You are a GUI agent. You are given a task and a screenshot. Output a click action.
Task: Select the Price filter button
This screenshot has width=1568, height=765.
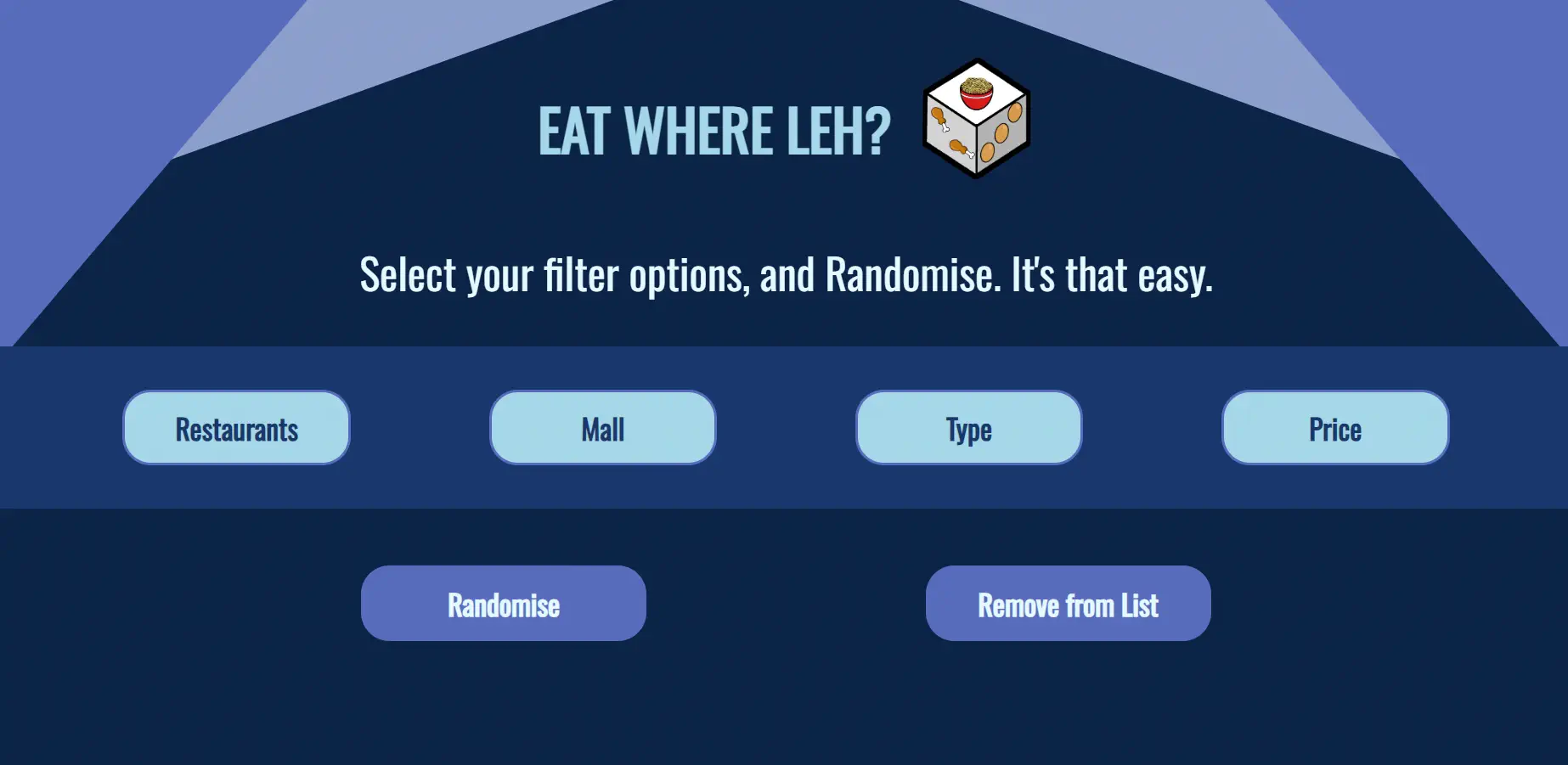[1334, 428]
